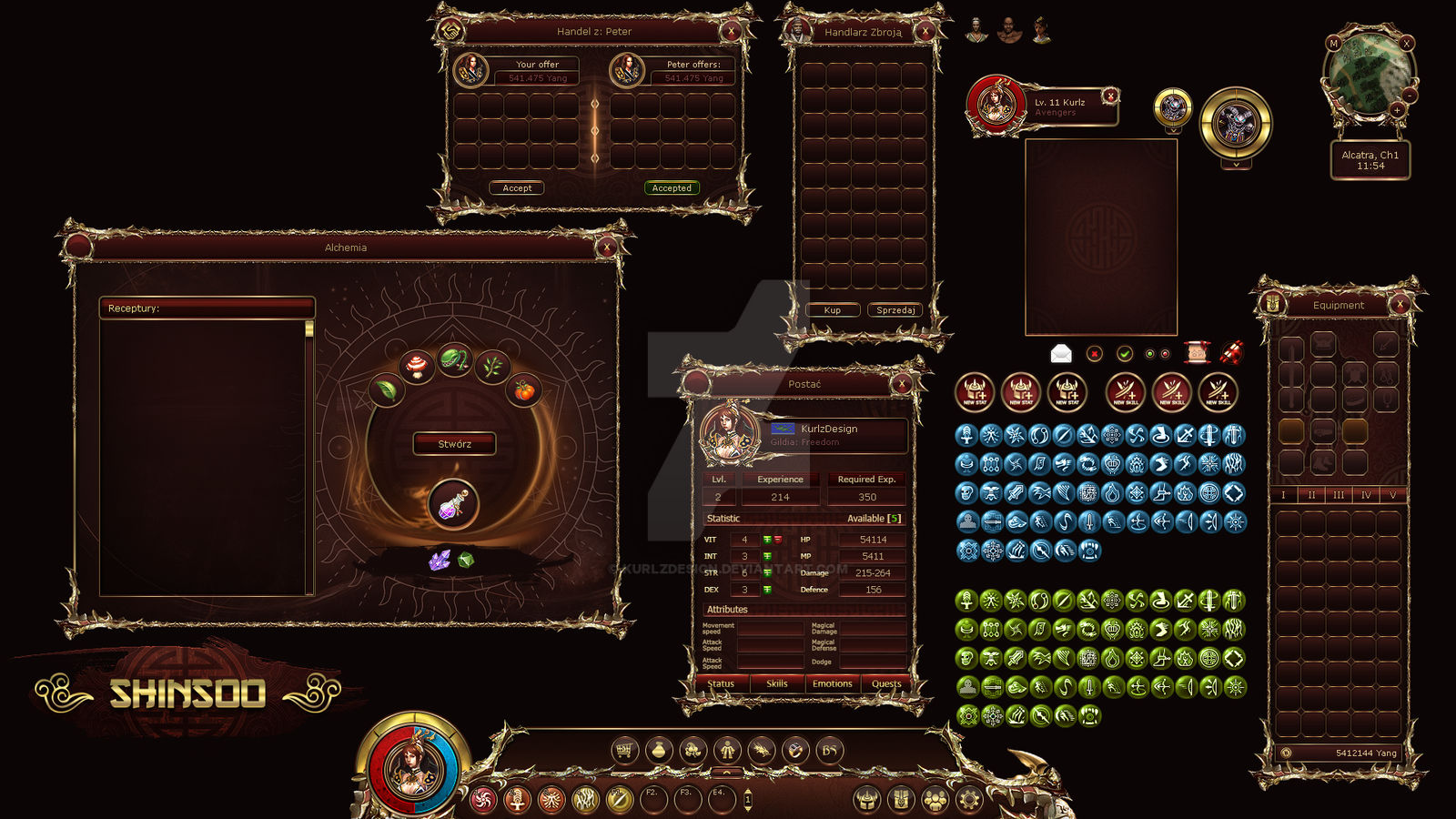The height and width of the screenshot is (819, 1456).
Task: Click the red dynamite icon near the inventory
Action: 1232,352
